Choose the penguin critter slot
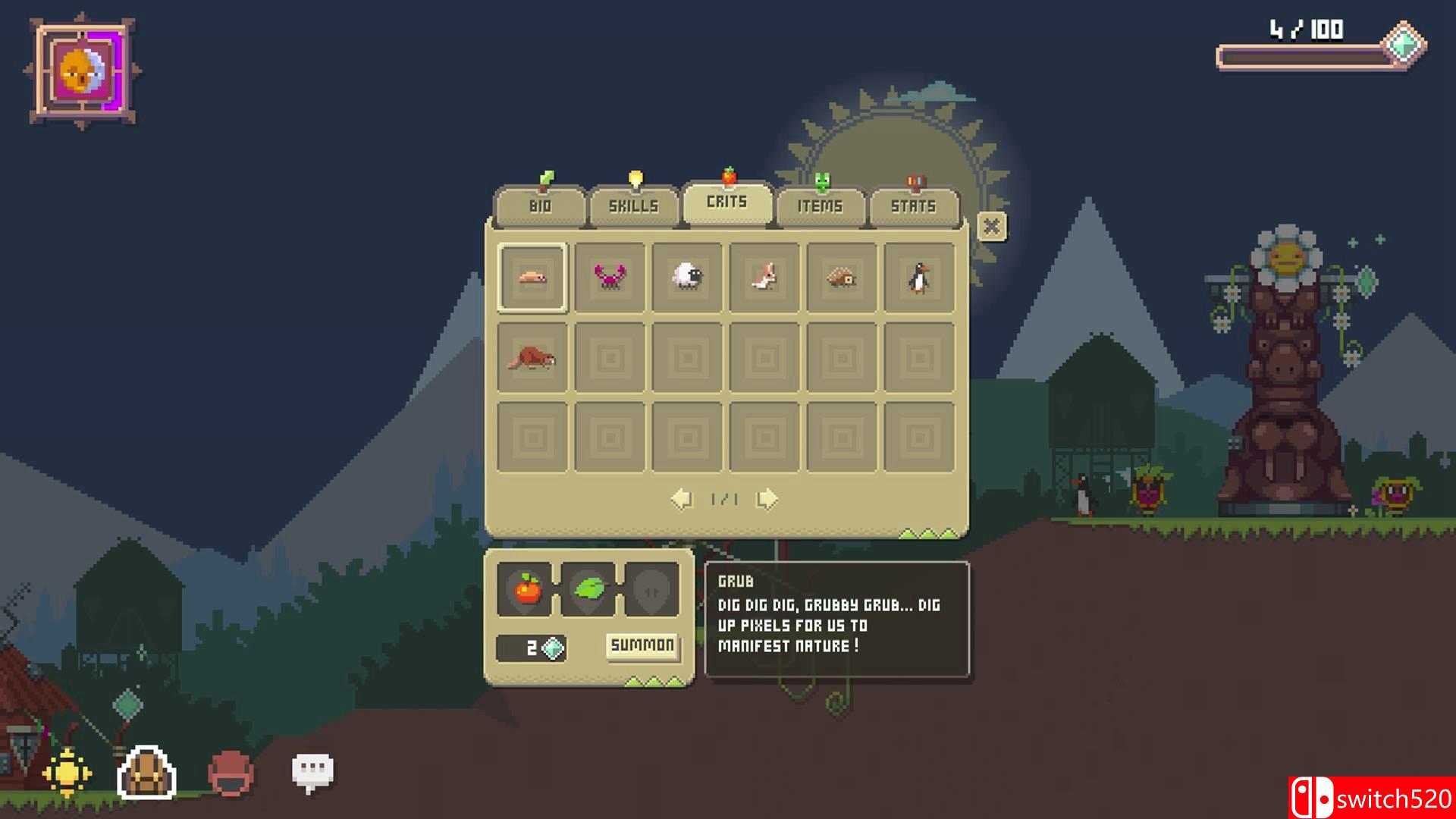Screen dimensions: 1456x819 [919, 278]
